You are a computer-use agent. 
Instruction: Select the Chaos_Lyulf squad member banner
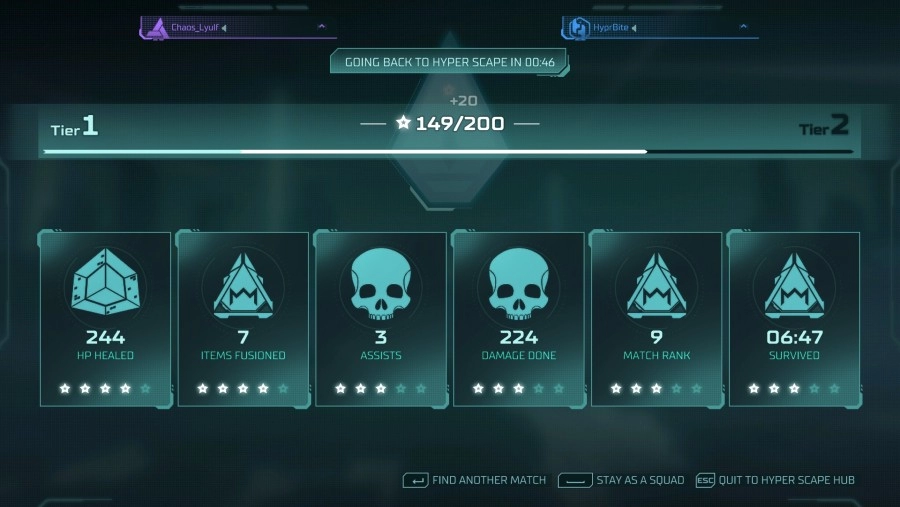[236, 28]
